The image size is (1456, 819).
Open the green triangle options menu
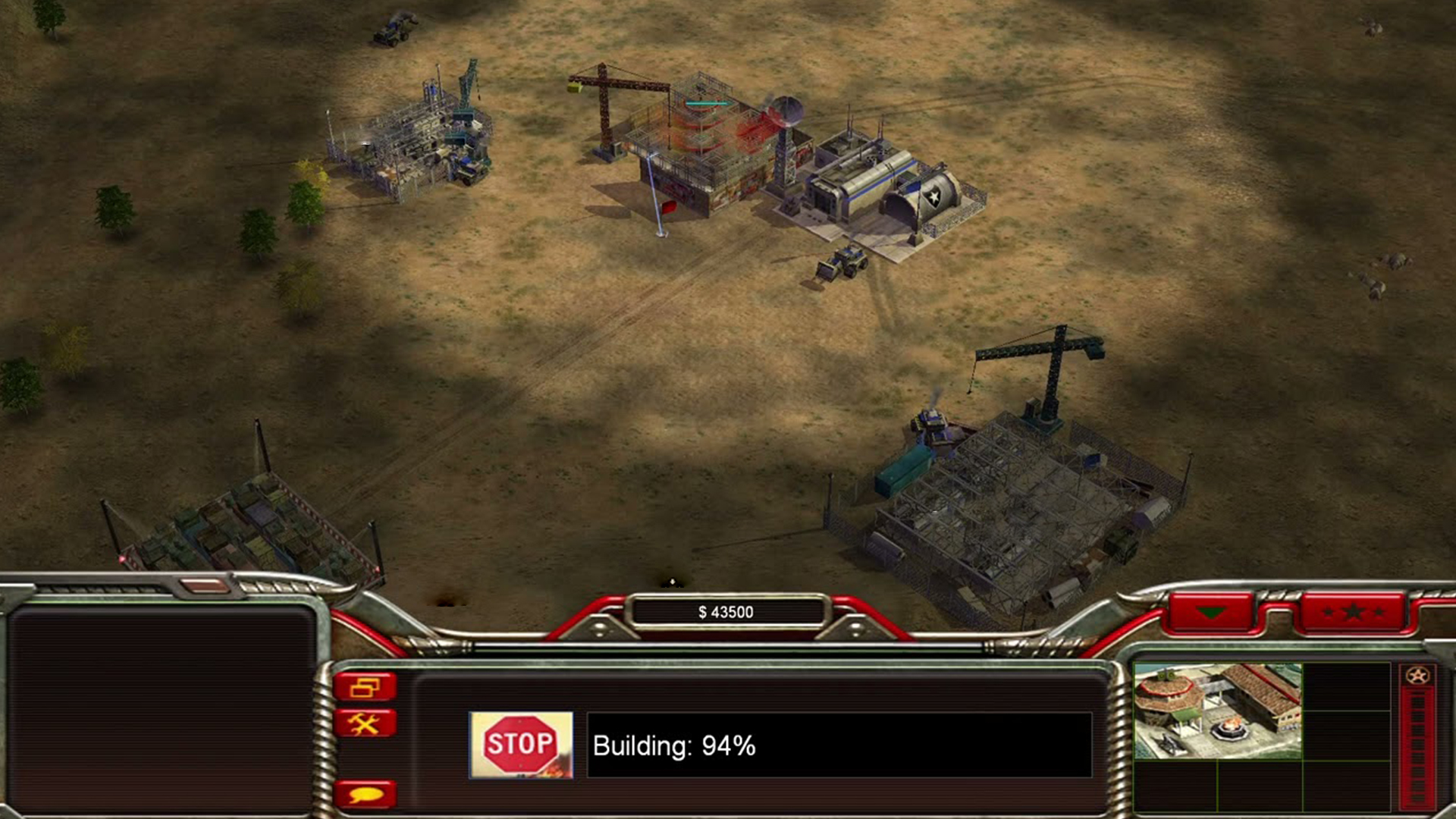pyautogui.click(x=1210, y=613)
